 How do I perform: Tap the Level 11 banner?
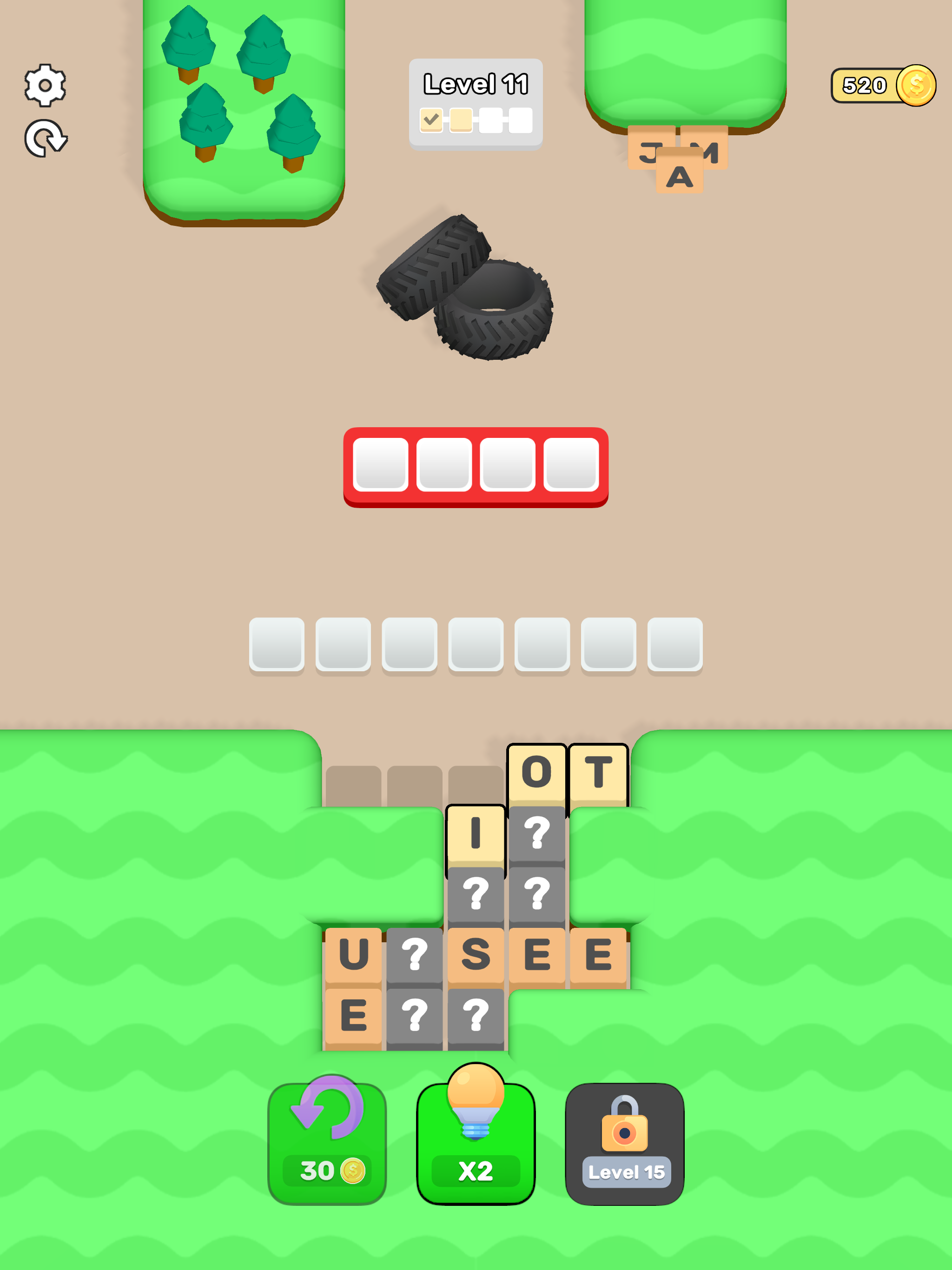pyautogui.click(x=476, y=84)
